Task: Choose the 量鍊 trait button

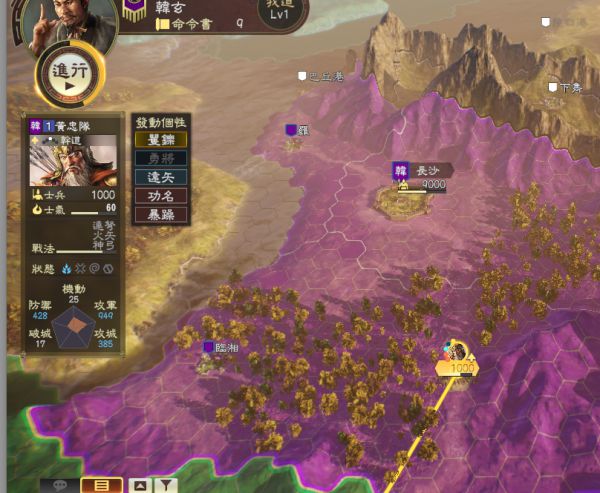Action: [160, 139]
